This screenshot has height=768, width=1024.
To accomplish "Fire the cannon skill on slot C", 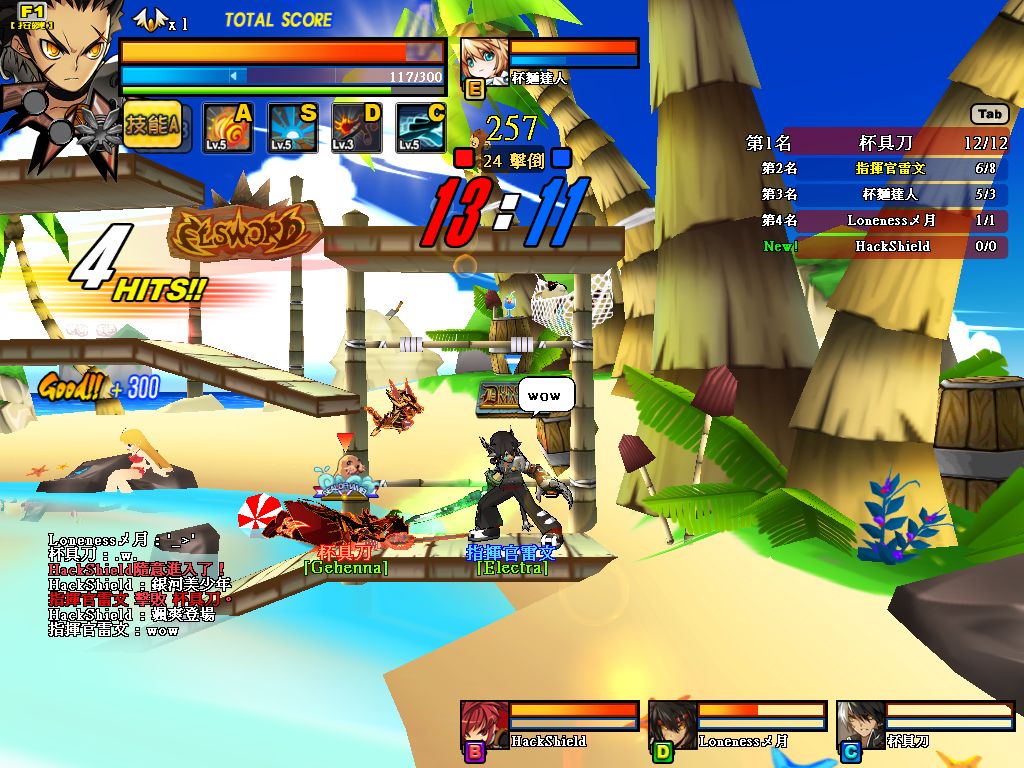I will (x=421, y=128).
